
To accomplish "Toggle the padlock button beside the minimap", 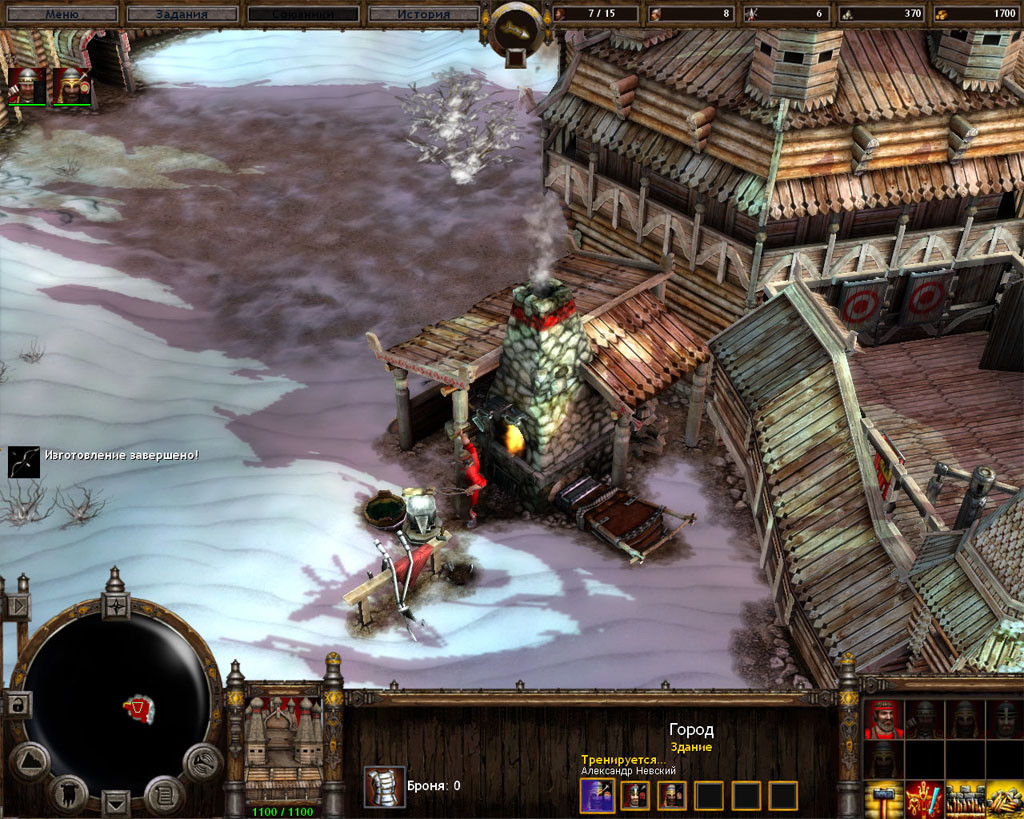I will click(18, 704).
